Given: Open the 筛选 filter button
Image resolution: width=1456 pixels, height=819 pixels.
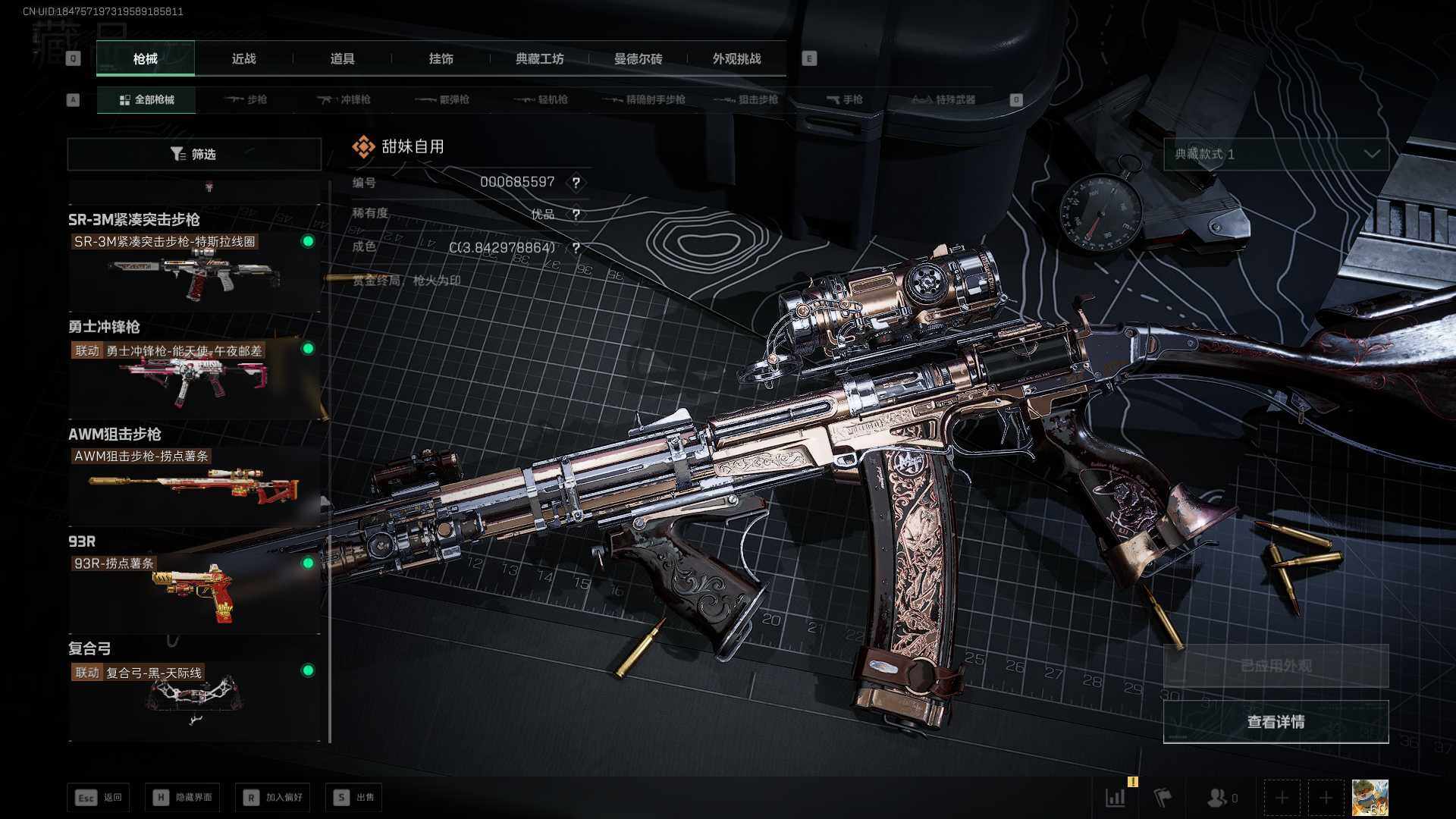Looking at the screenshot, I should pos(194,154).
